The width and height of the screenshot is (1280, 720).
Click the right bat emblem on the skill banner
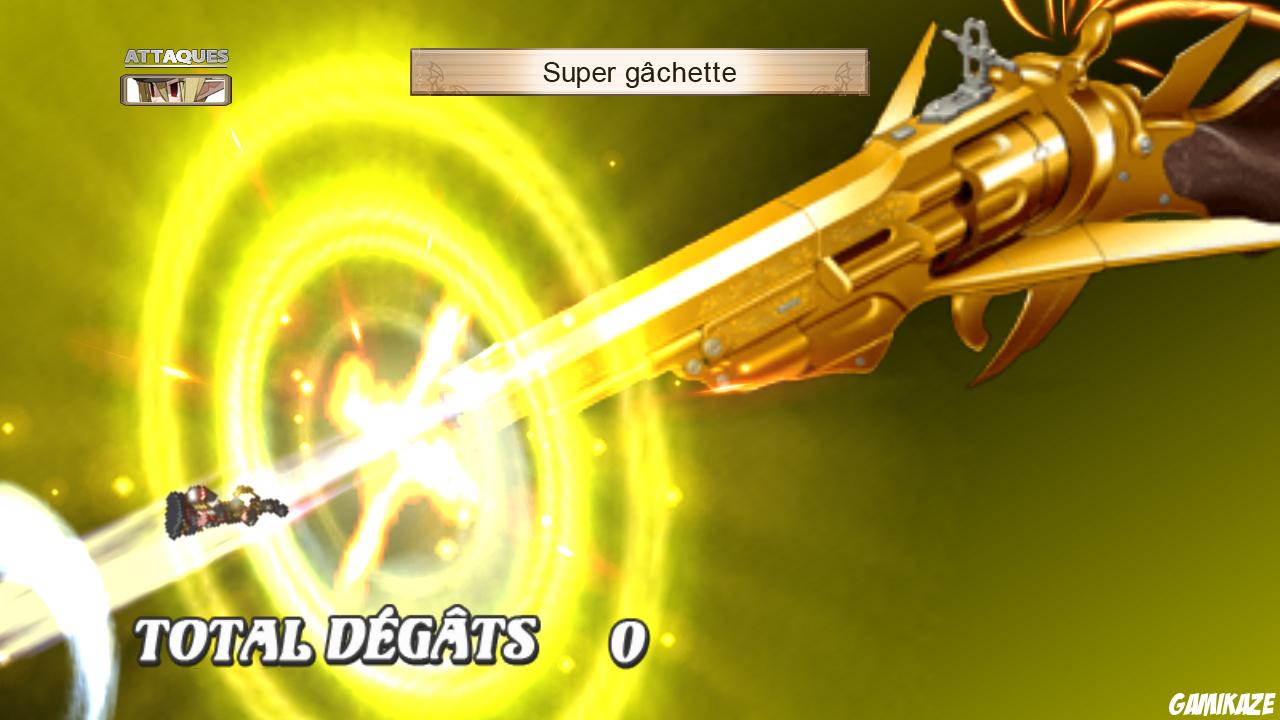pyautogui.click(x=843, y=71)
